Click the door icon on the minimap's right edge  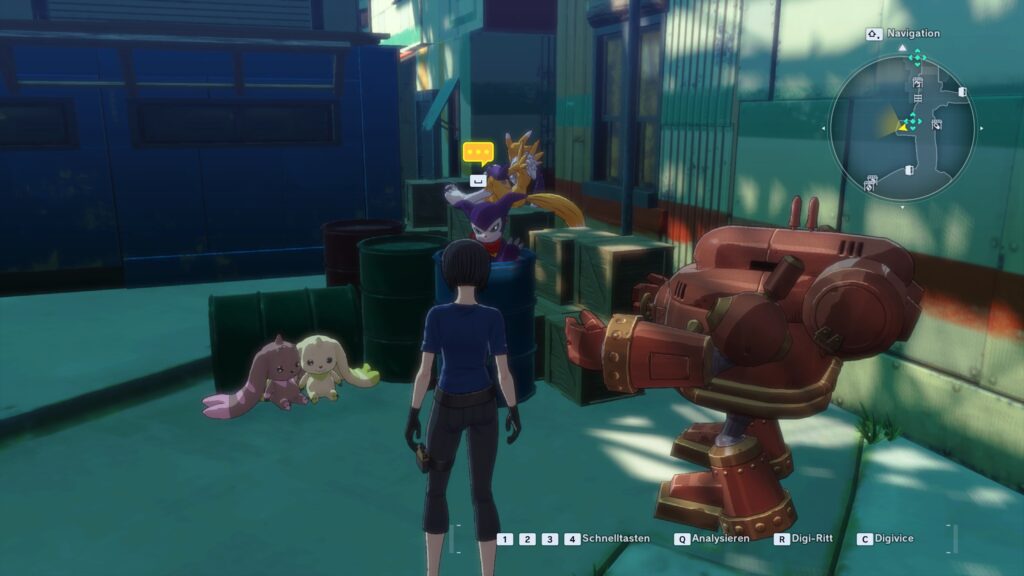click(x=962, y=92)
